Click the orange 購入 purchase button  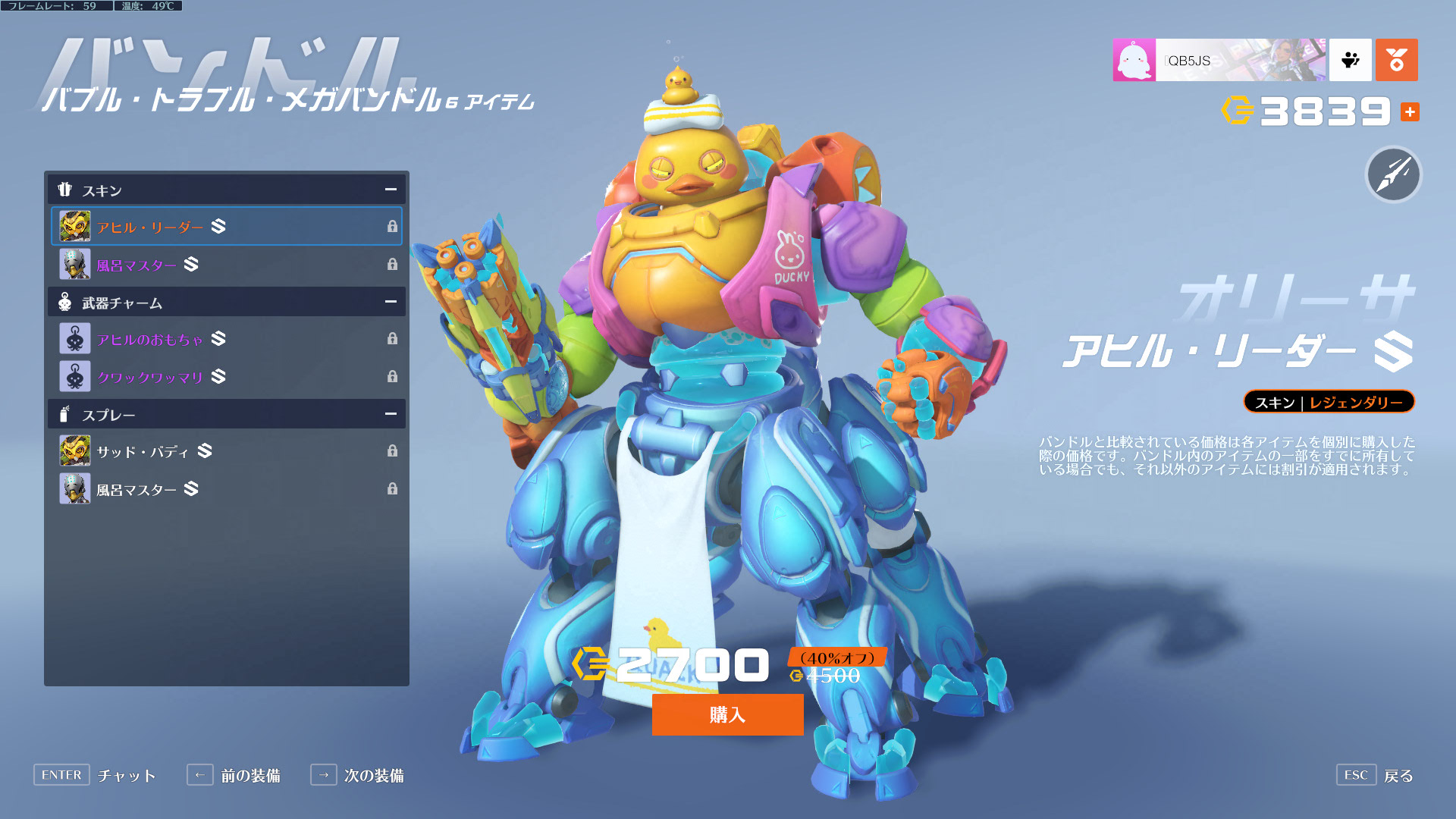pyautogui.click(x=727, y=714)
